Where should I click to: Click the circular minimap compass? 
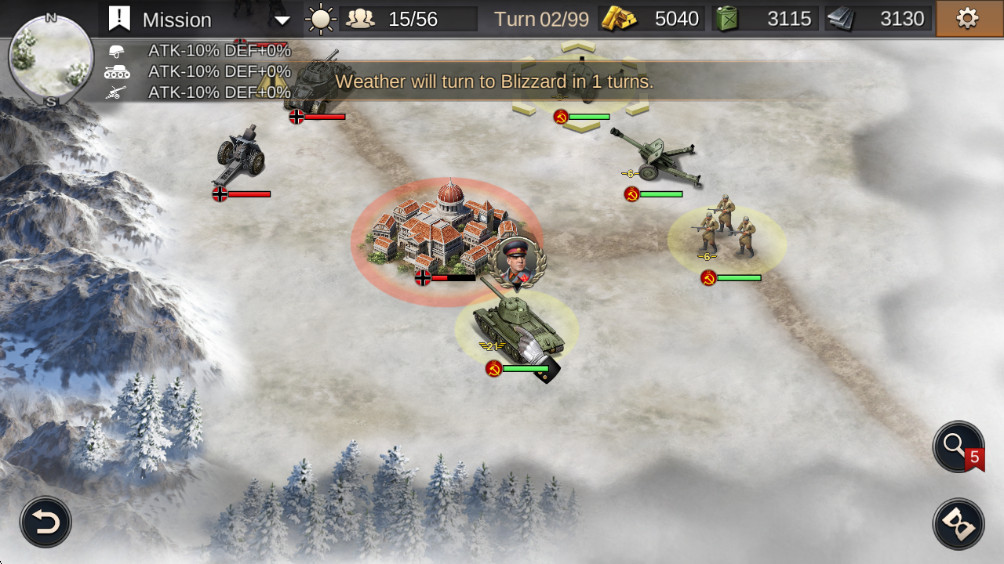(x=50, y=59)
